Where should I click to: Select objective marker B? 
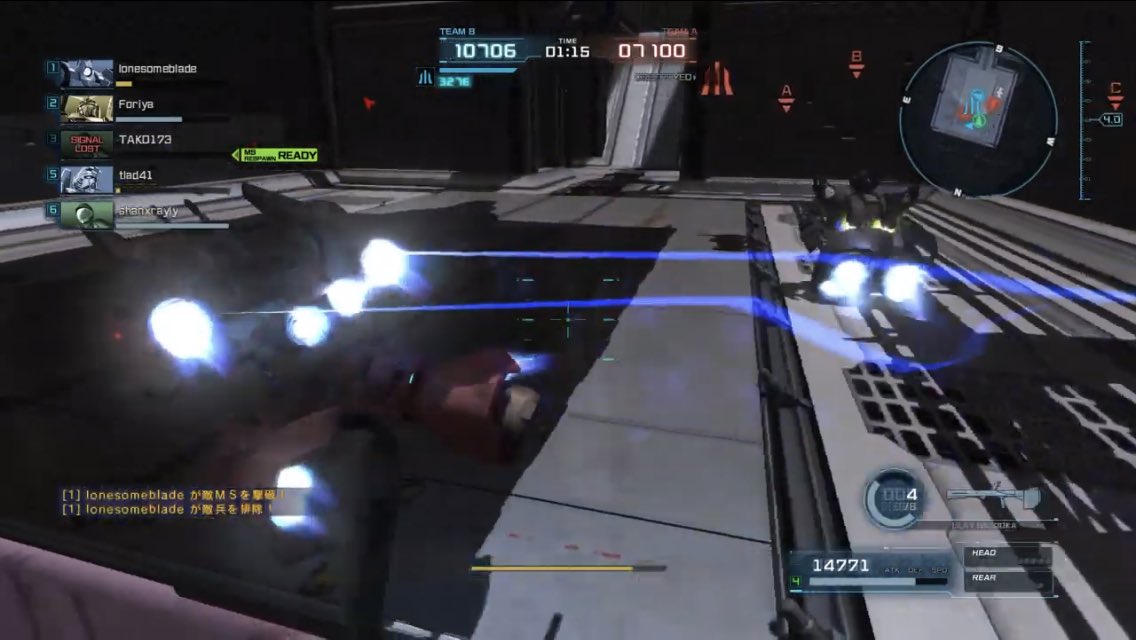pyautogui.click(x=856, y=63)
